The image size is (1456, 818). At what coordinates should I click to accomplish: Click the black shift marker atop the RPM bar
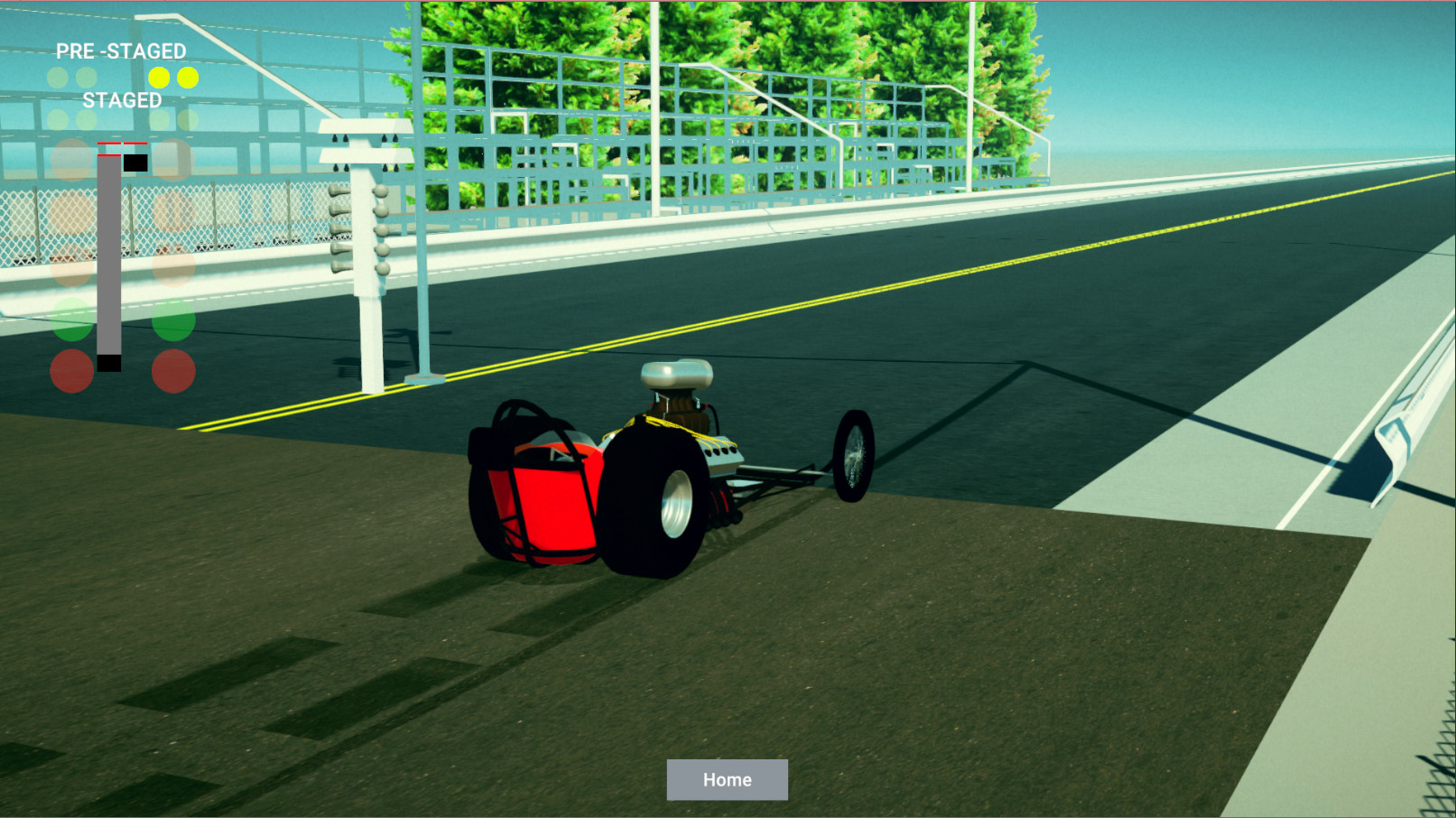pyautogui.click(x=135, y=162)
